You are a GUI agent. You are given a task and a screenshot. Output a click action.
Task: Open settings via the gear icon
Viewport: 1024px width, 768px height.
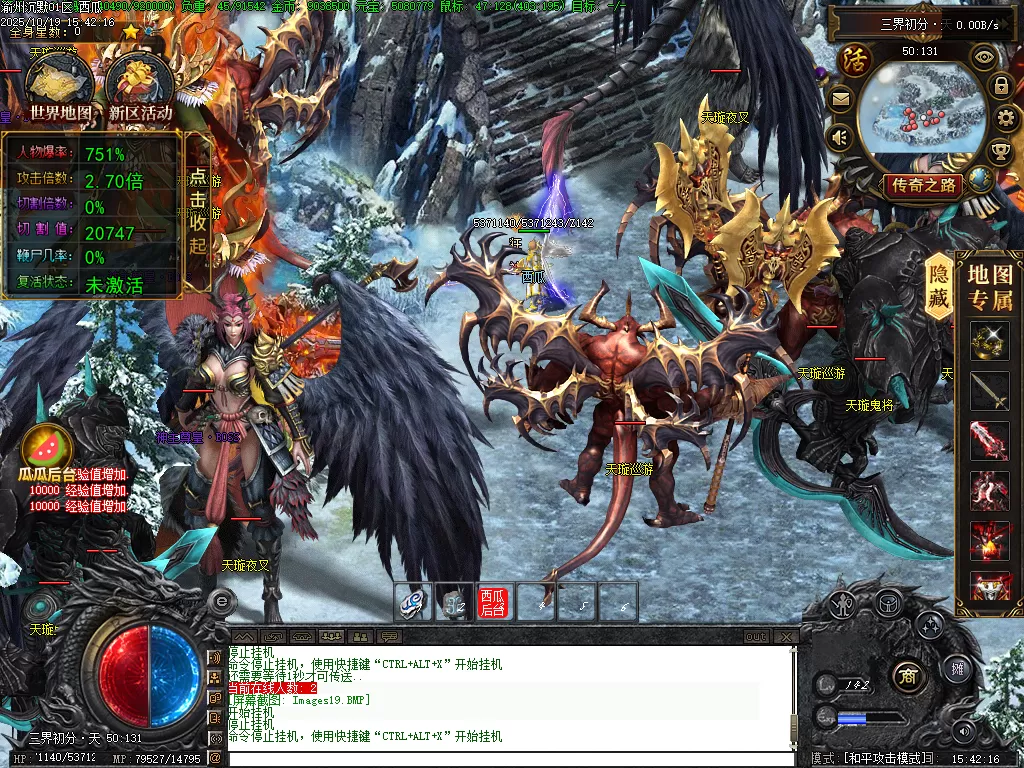(x=1007, y=119)
